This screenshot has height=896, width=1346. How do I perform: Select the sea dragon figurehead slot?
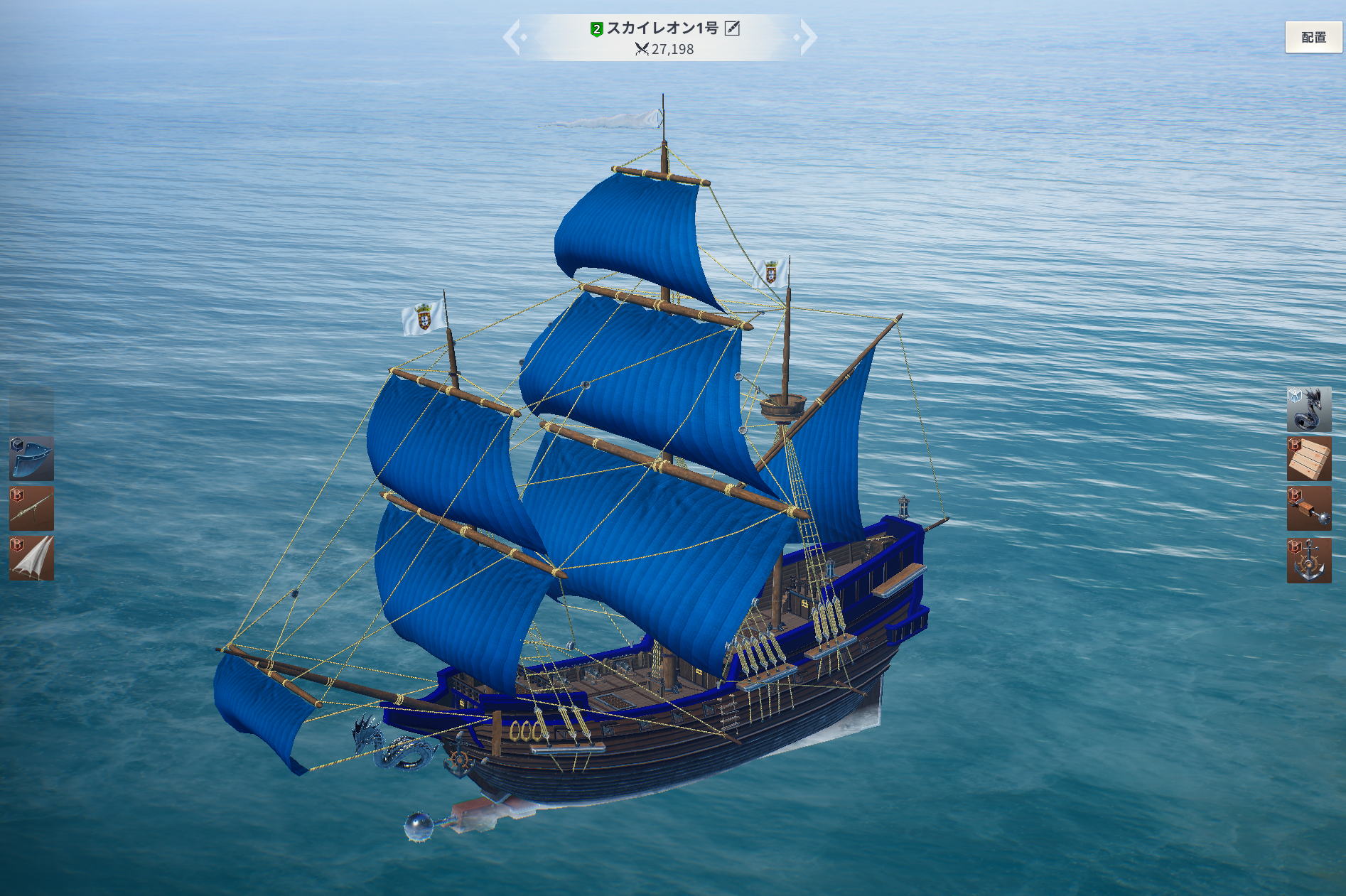(1308, 409)
